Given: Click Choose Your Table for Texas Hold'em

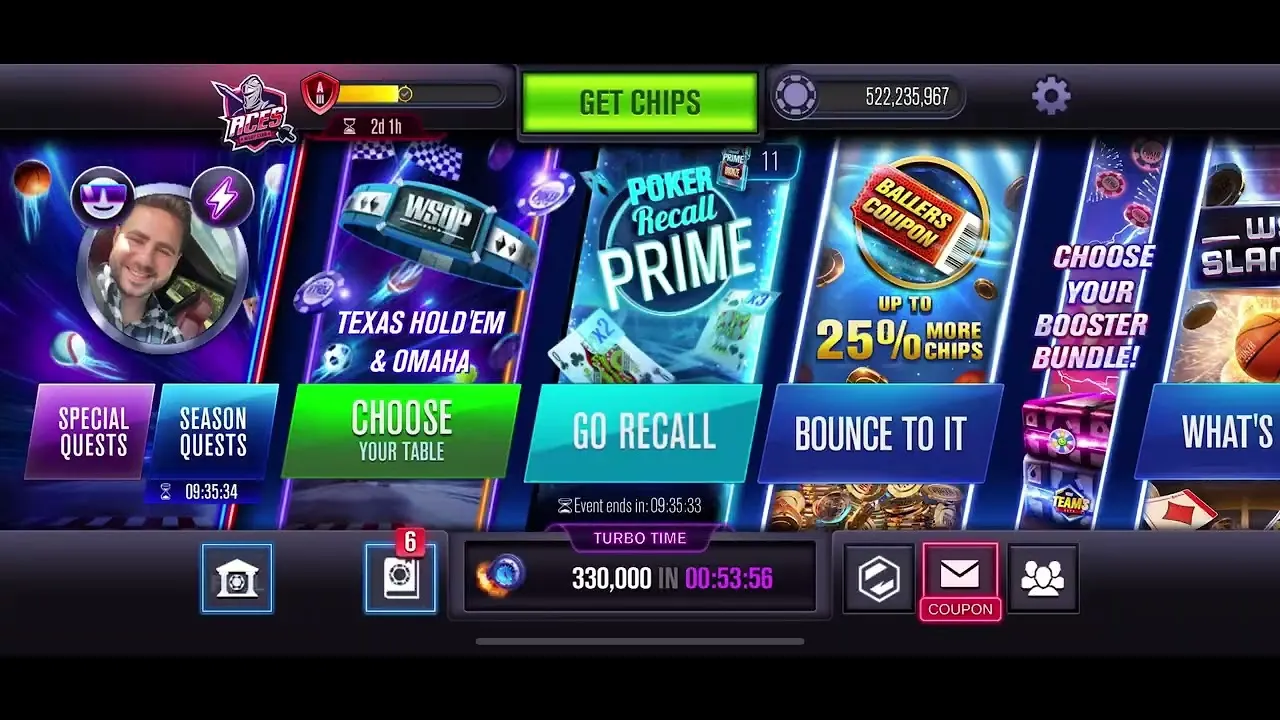Looking at the screenshot, I should coord(400,431).
